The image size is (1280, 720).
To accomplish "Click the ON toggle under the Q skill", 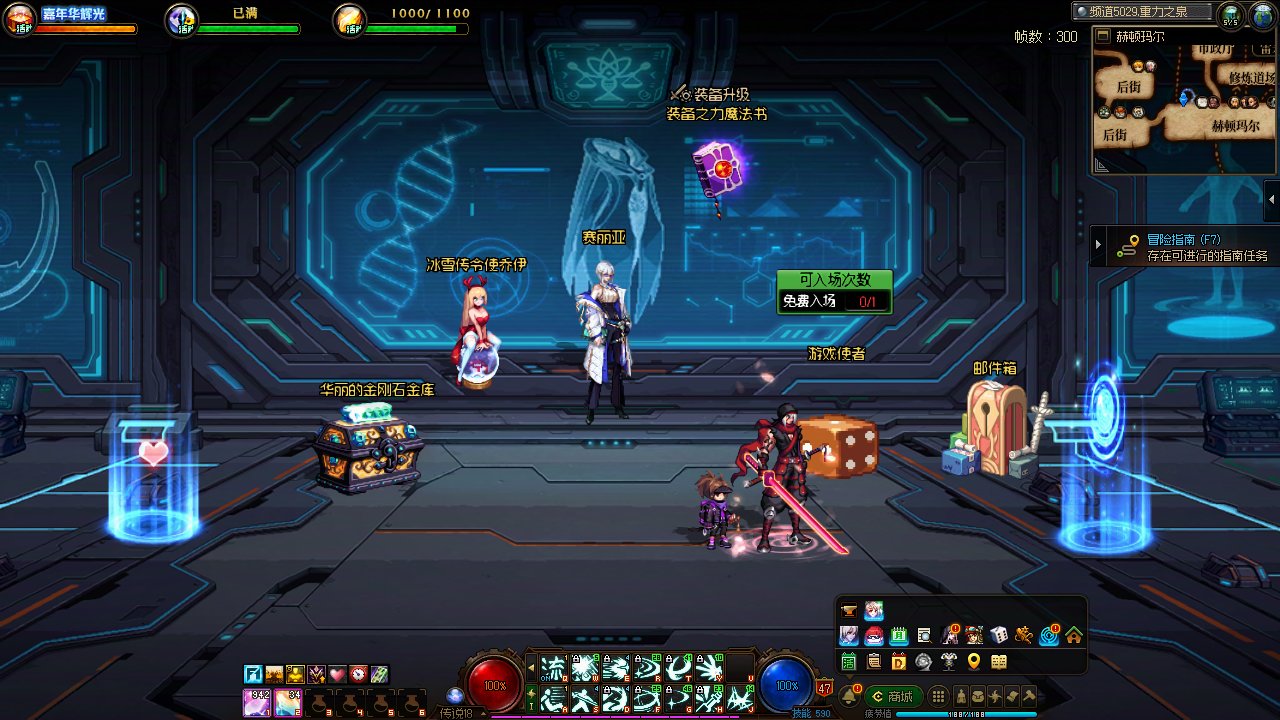I will click(x=543, y=678).
